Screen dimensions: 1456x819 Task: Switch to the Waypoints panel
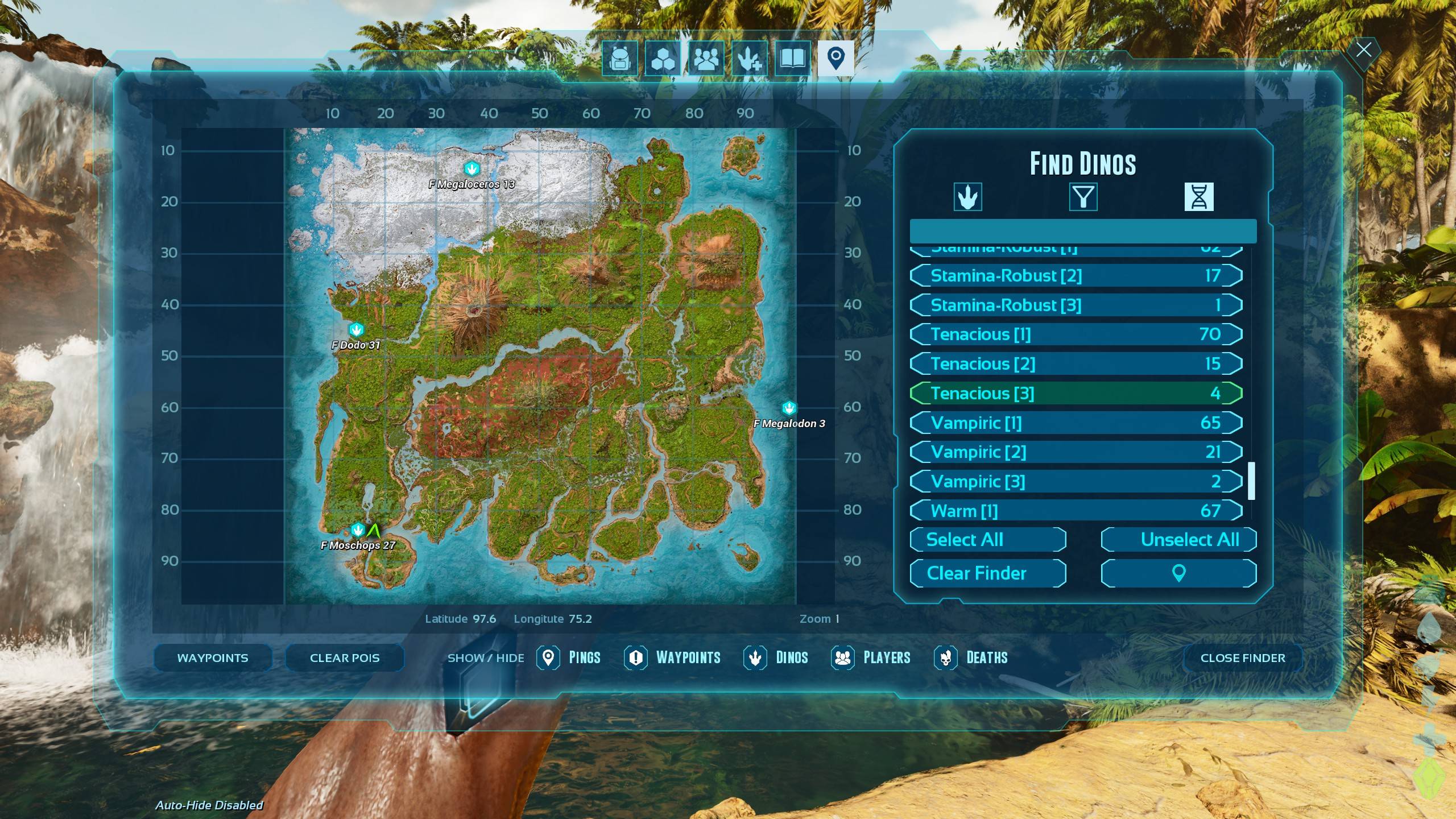(x=213, y=657)
